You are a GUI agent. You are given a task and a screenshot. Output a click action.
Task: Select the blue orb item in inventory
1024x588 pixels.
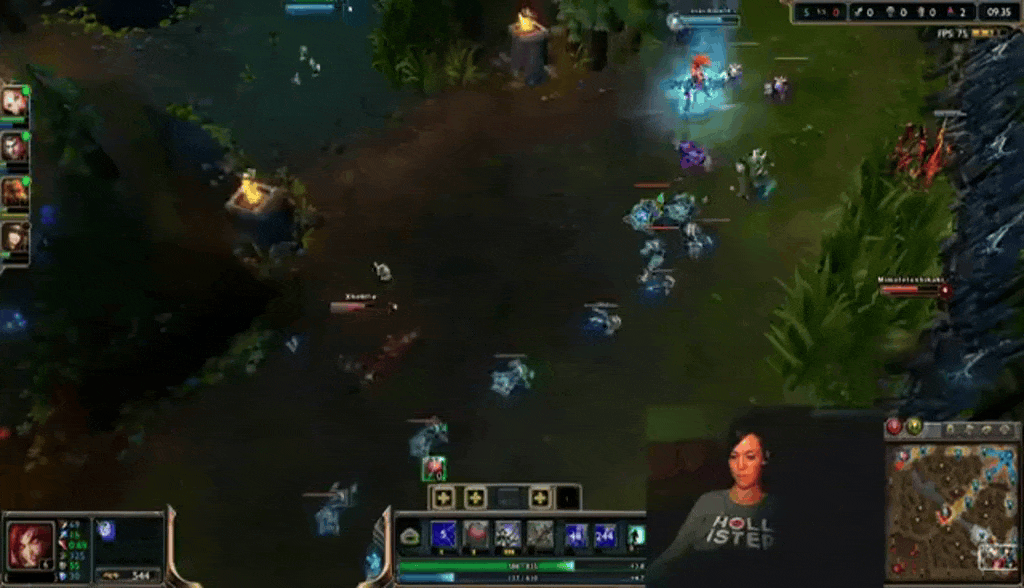pos(105,530)
